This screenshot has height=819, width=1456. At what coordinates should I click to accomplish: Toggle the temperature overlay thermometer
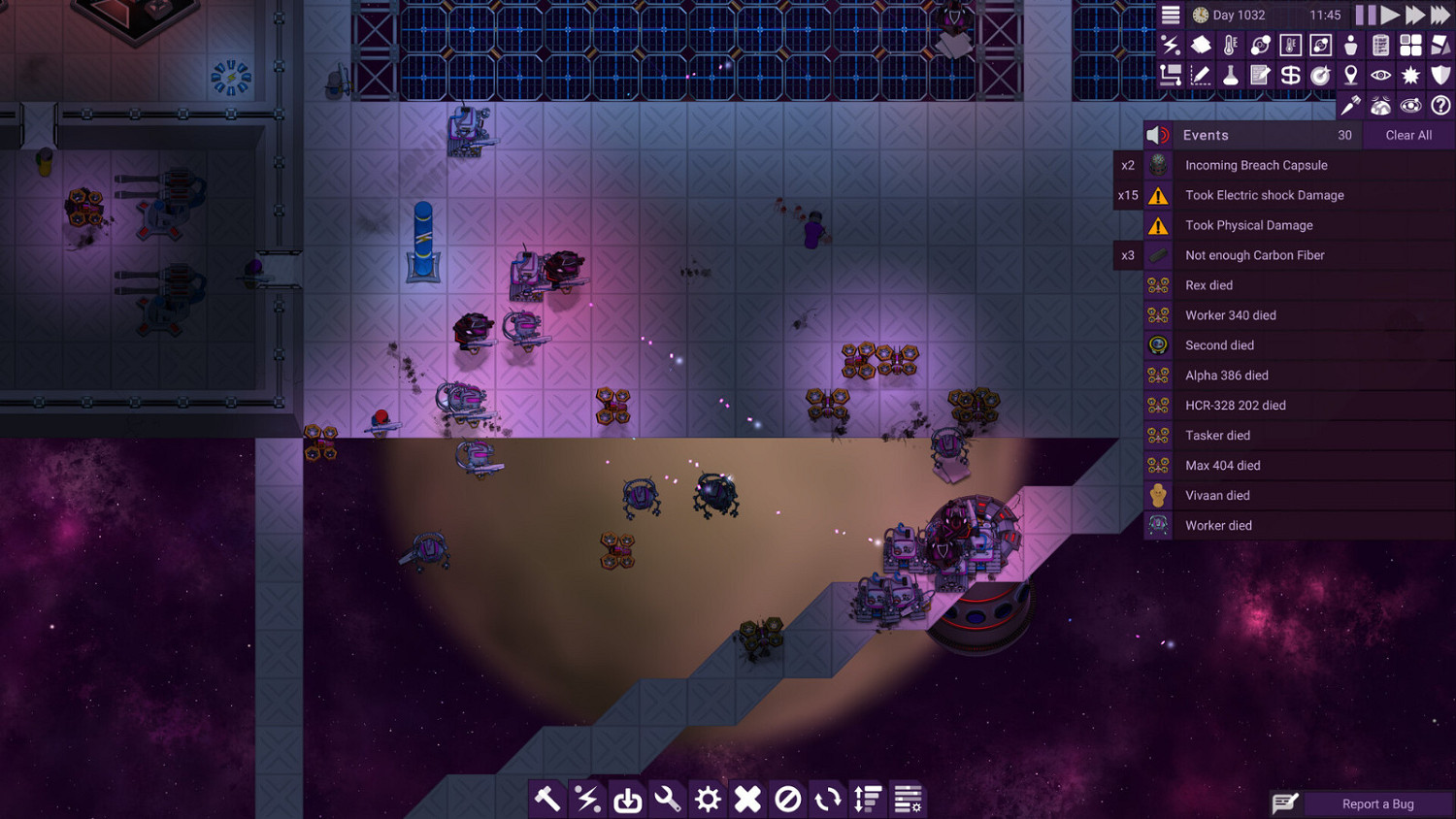(1231, 45)
